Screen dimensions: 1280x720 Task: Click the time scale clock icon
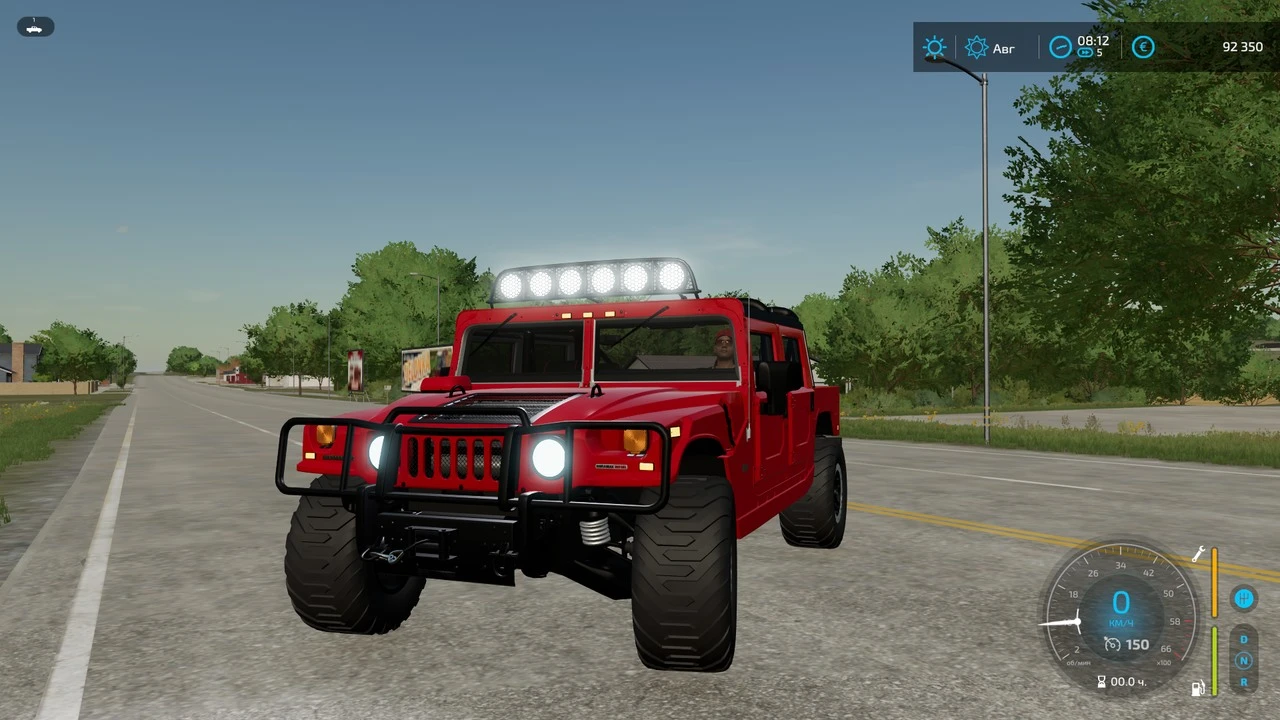pos(1060,46)
